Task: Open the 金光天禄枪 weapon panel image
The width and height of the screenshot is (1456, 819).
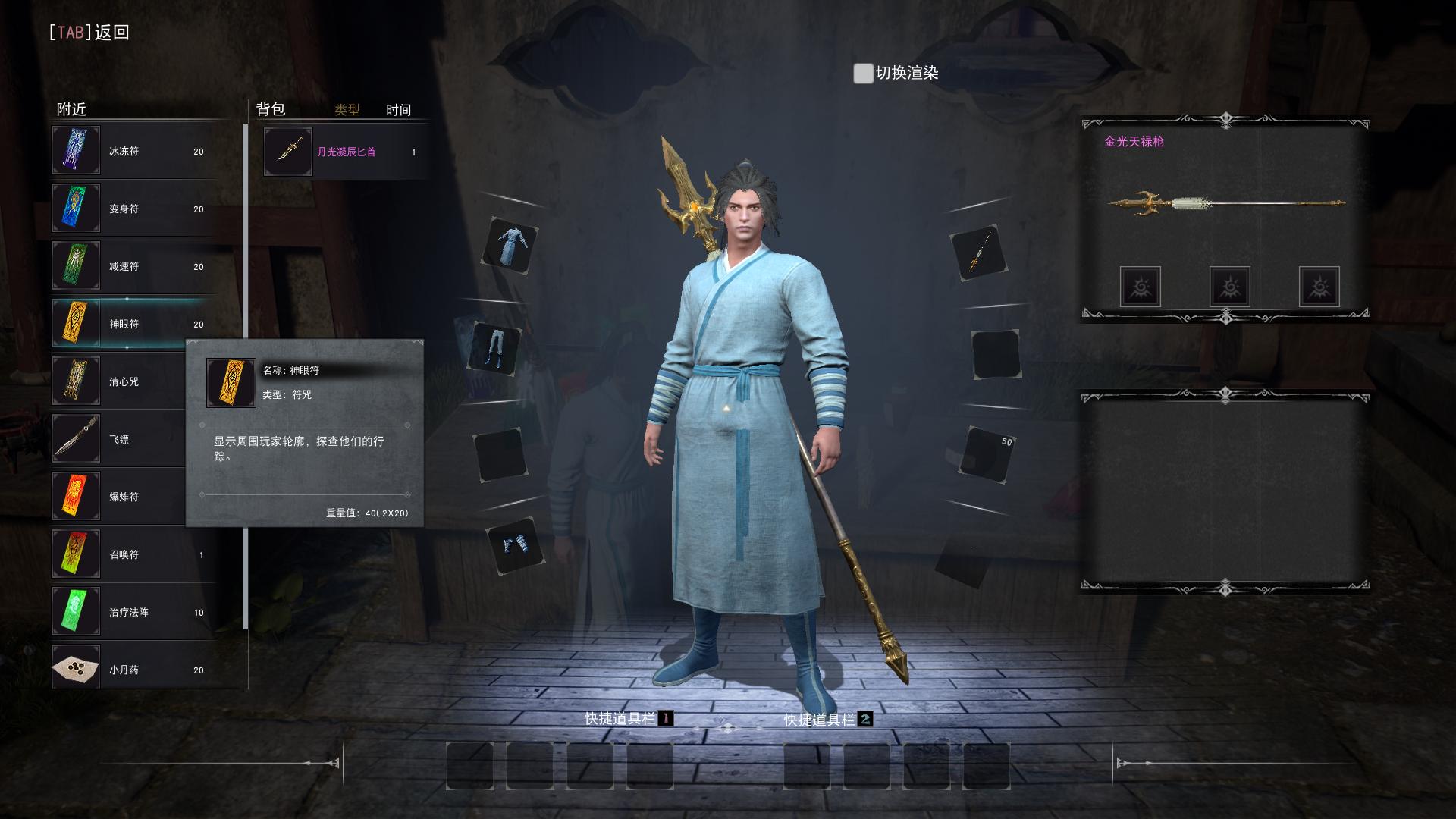Action: (x=1225, y=202)
